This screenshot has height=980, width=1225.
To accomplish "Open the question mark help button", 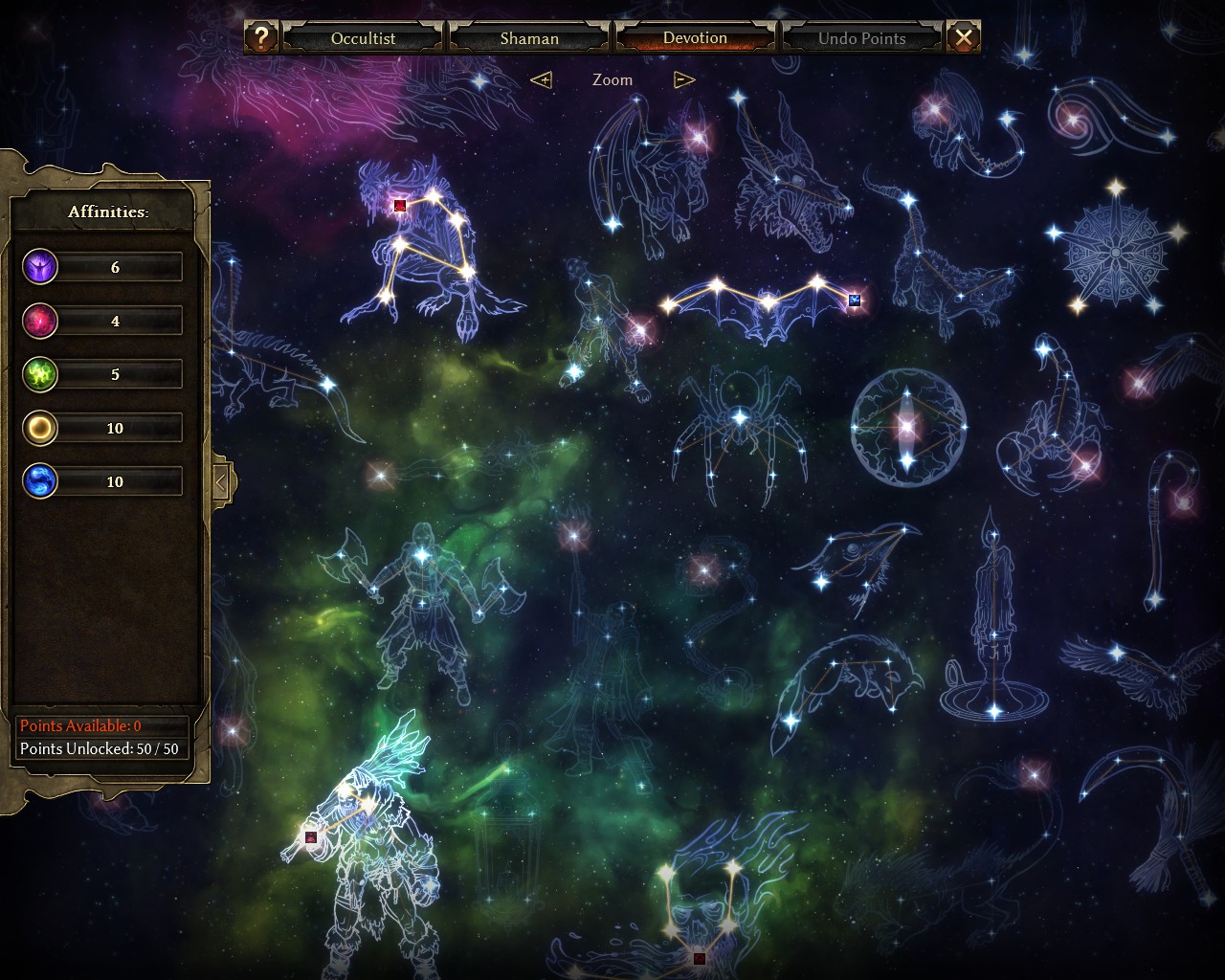I will (261, 38).
